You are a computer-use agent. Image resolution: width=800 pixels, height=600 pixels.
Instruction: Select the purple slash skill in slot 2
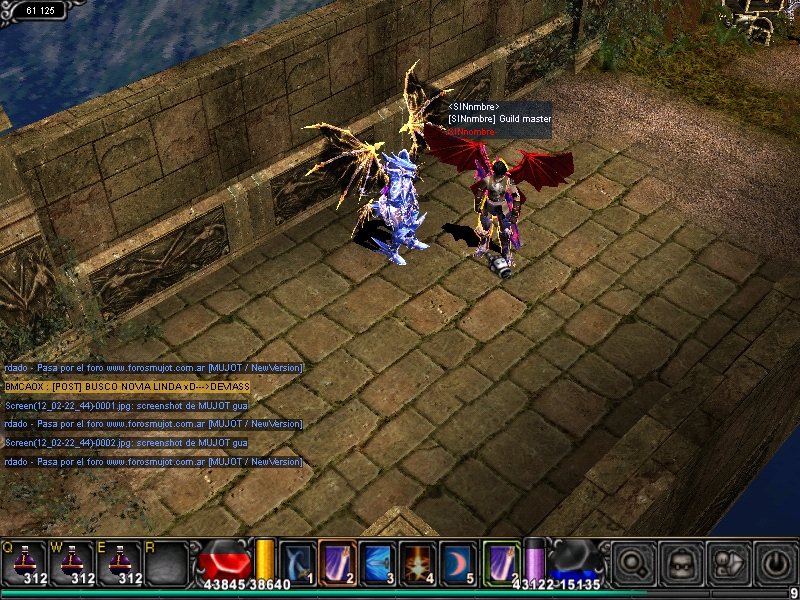pos(337,561)
